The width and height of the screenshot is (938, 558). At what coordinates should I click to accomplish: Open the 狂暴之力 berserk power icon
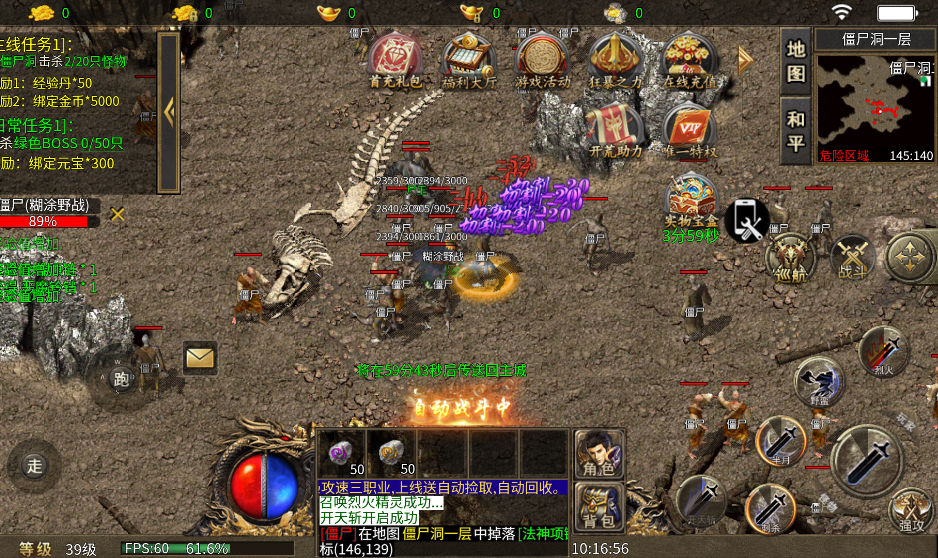pyautogui.click(x=615, y=61)
